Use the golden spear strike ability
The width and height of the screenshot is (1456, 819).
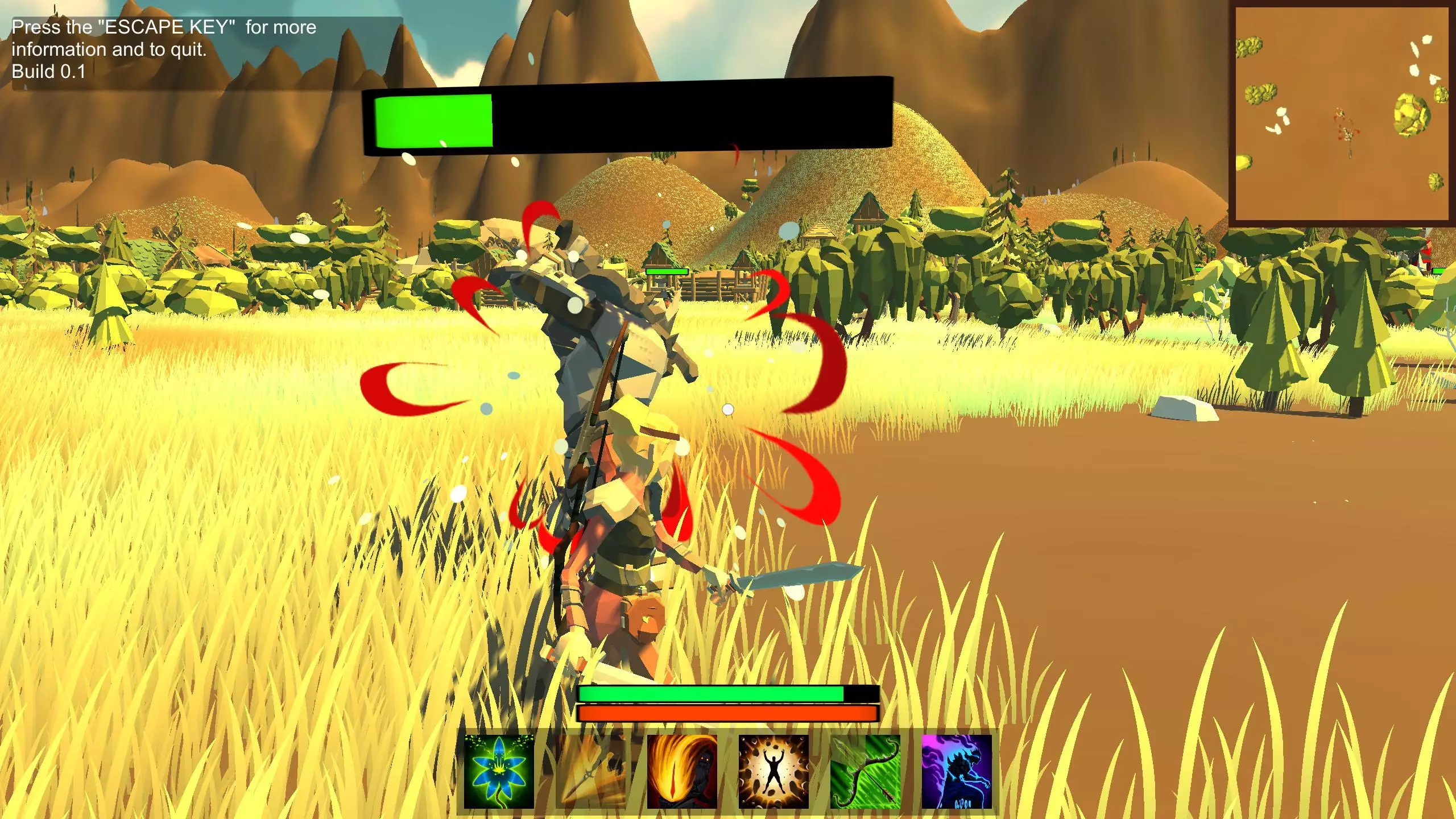coord(590,771)
